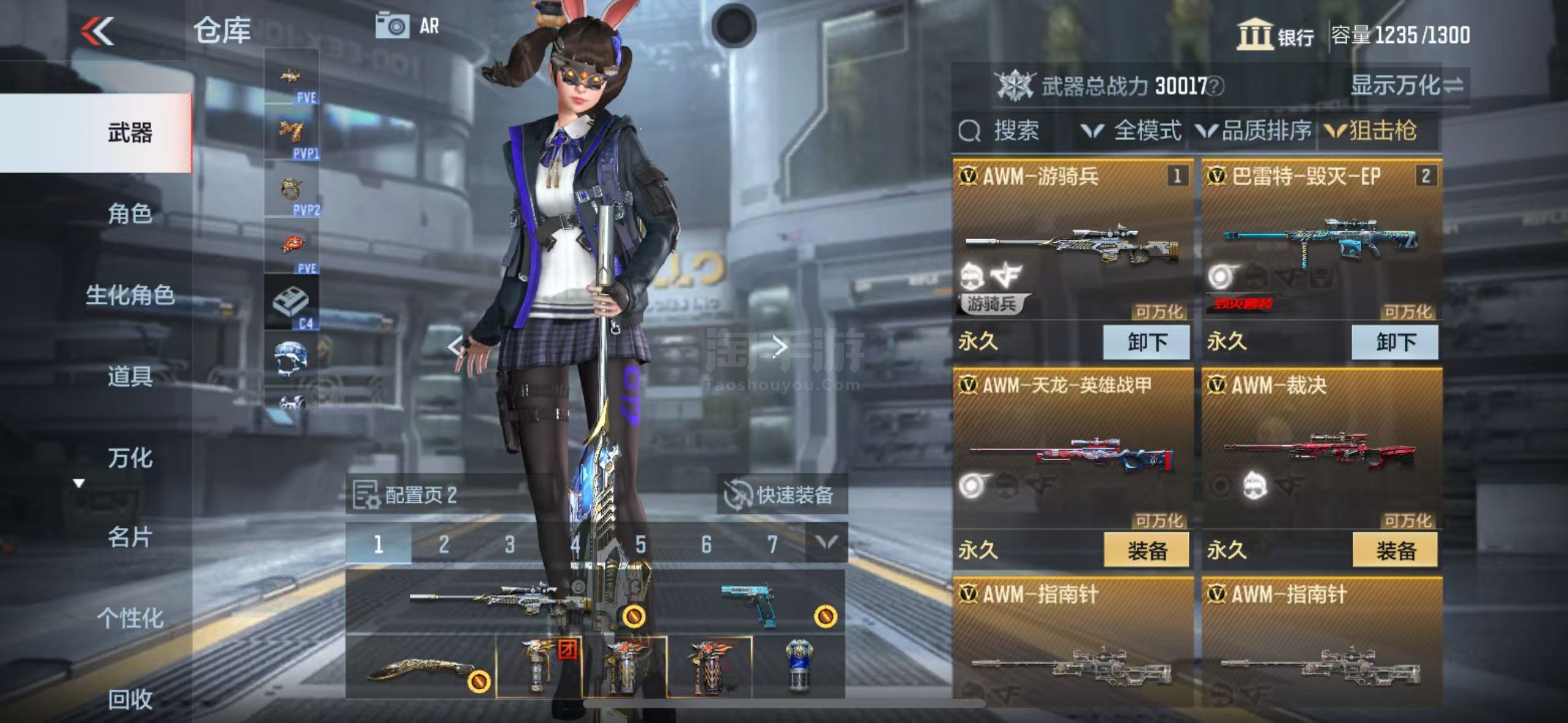Viewport: 1568px width, 723px height.
Task: Go back with the double-arrow button
Action: [98, 31]
